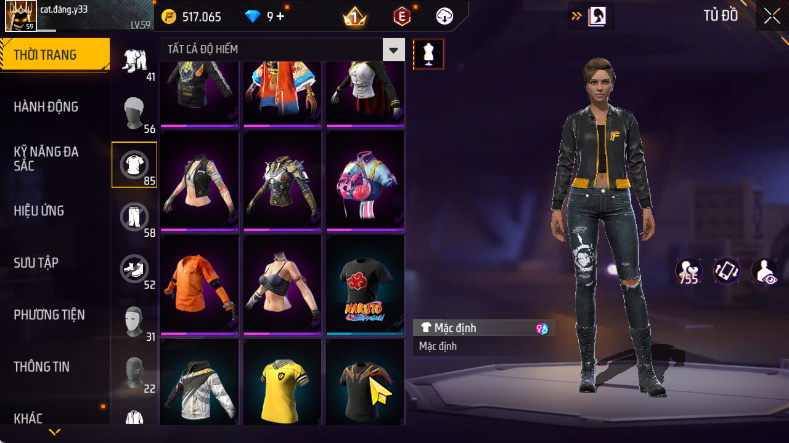The width and height of the screenshot is (789, 443).
Task: Click the mannequin preview toggle icon
Action: pyautogui.click(x=429, y=54)
